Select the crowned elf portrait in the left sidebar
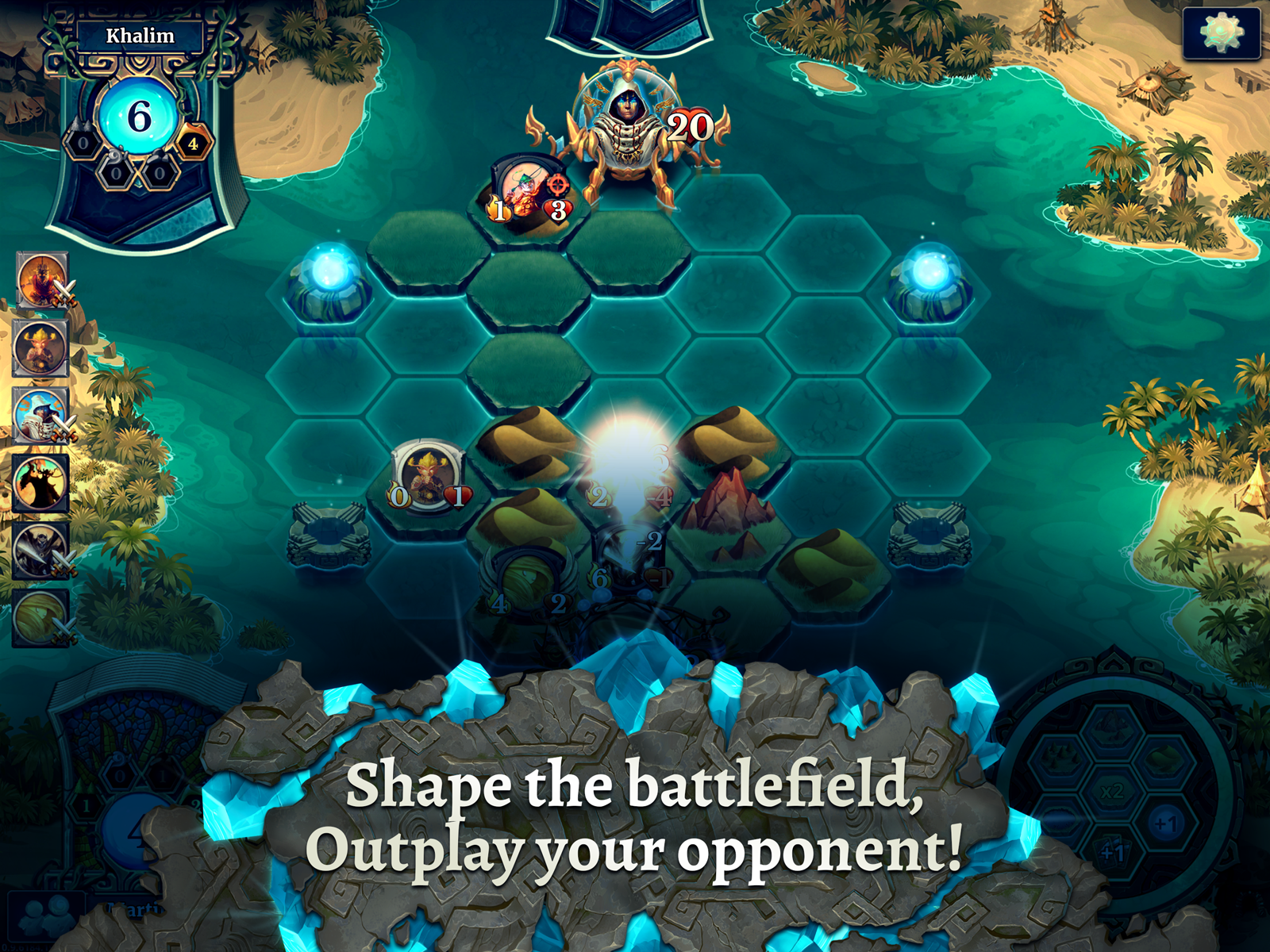 [40, 346]
